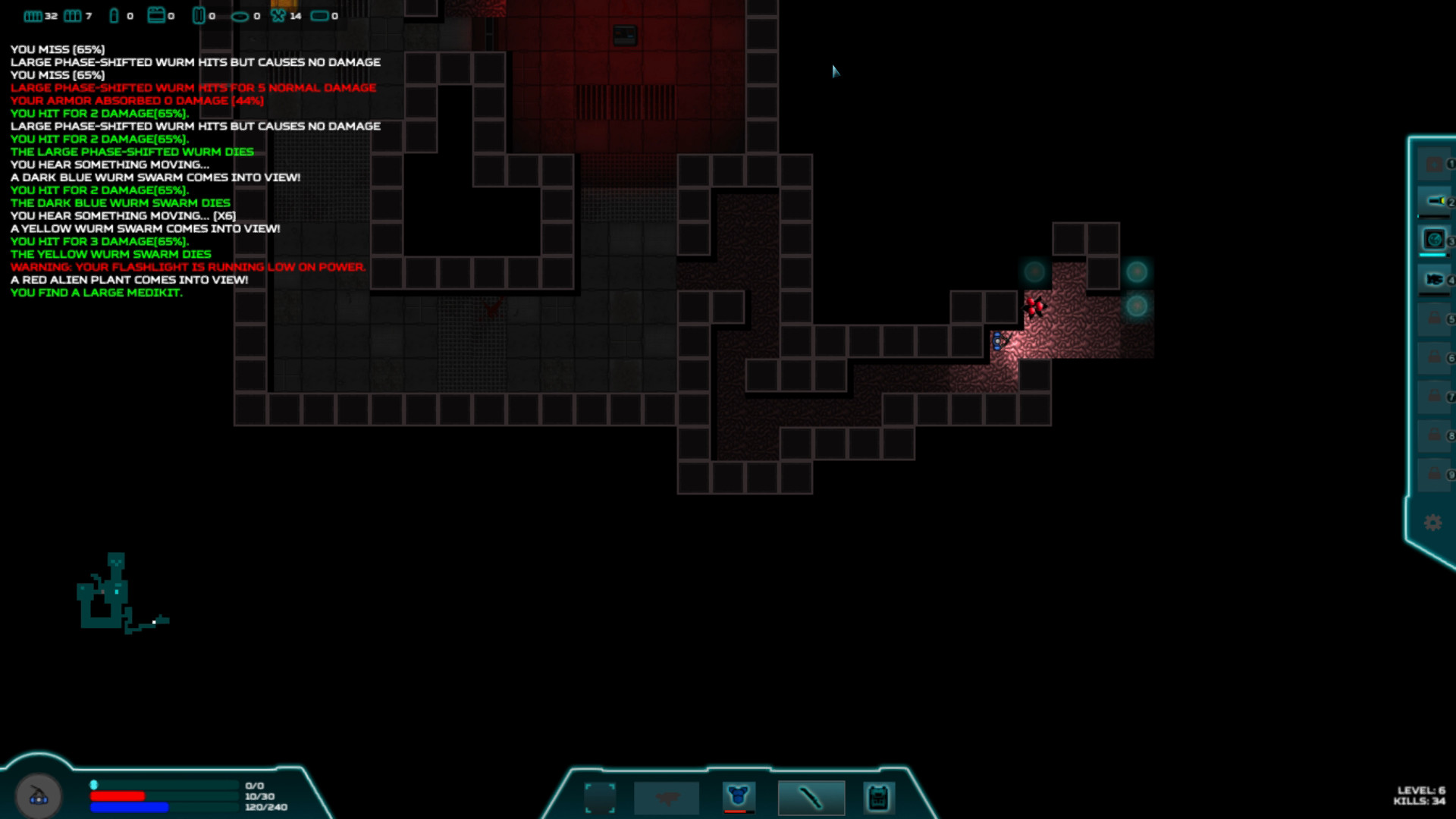The width and height of the screenshot is (1456, 819).
Task: Select the knife melee weapon slot
Action: point(811,796)
